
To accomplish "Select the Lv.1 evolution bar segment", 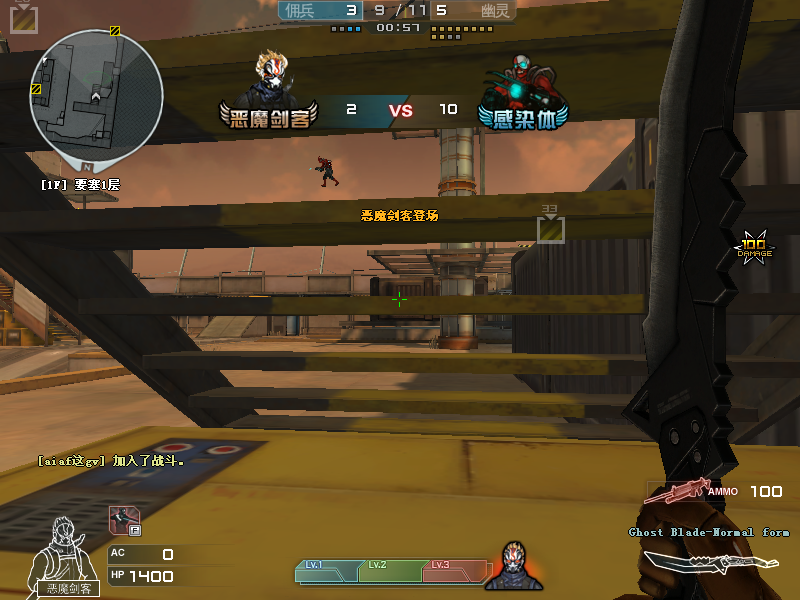I will [326, 570].
